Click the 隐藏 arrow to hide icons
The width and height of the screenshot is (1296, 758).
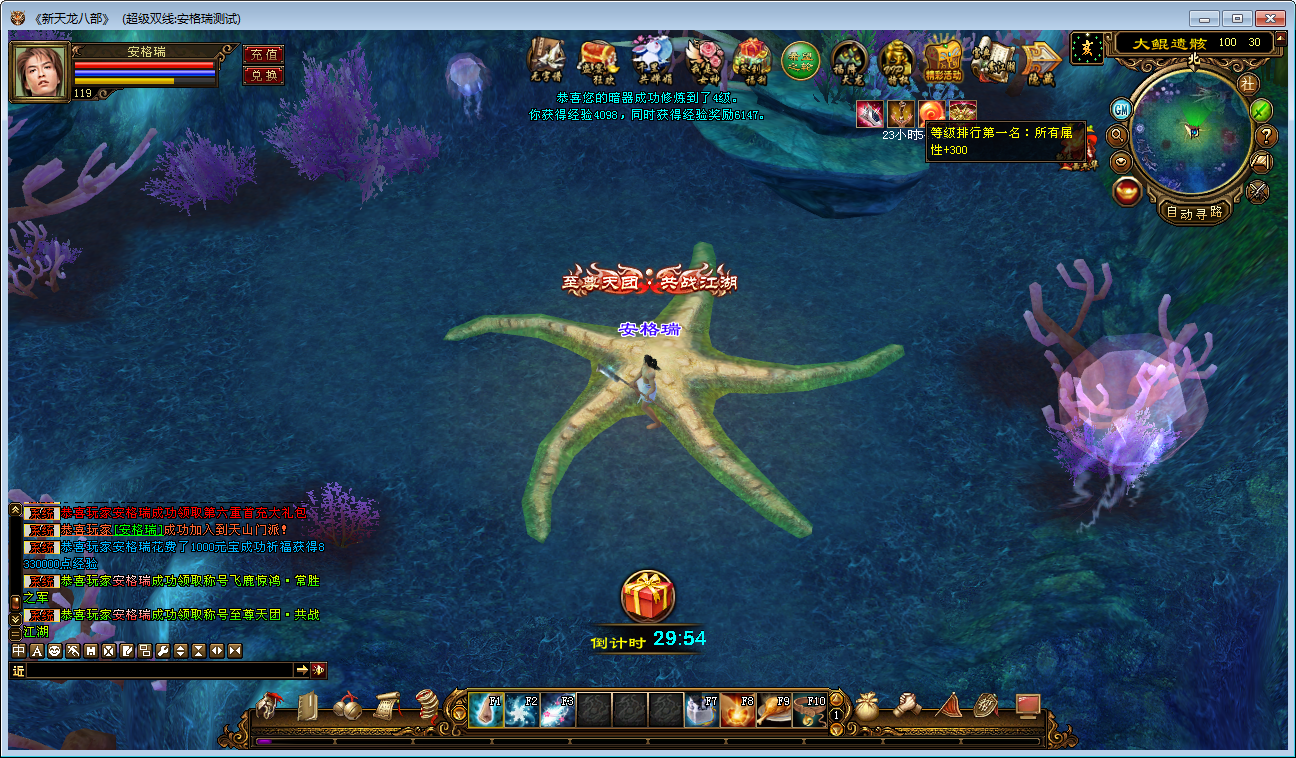(x=1041, y=62)
